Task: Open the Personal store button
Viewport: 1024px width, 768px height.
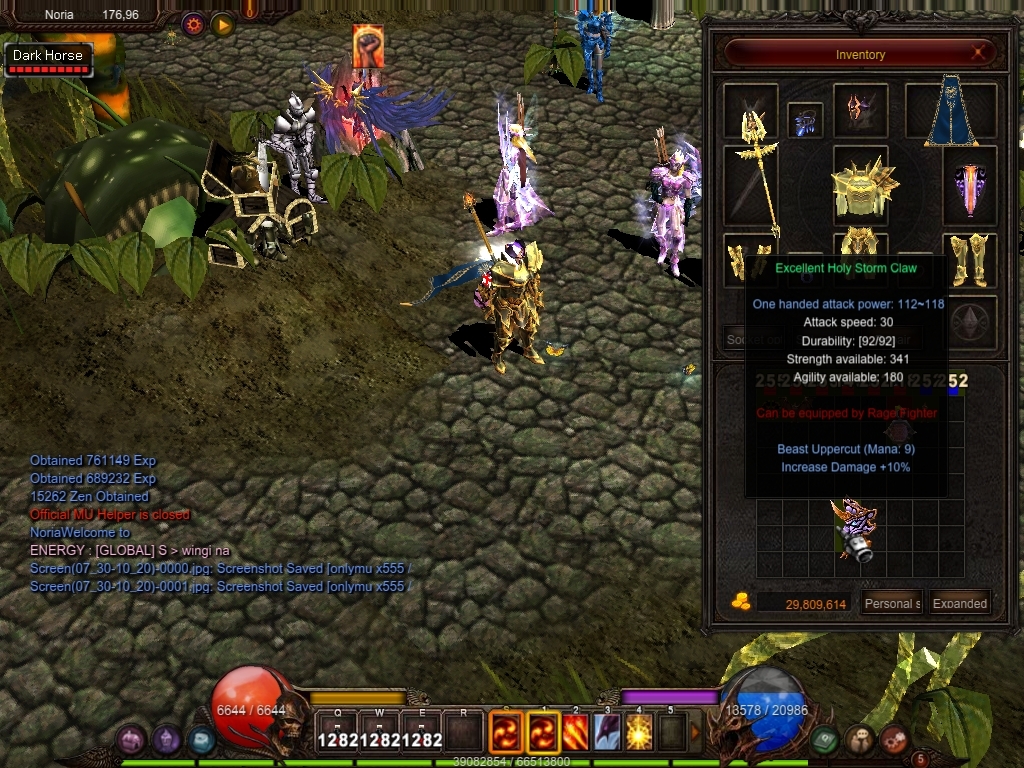Action: click(x=893, y=603)
